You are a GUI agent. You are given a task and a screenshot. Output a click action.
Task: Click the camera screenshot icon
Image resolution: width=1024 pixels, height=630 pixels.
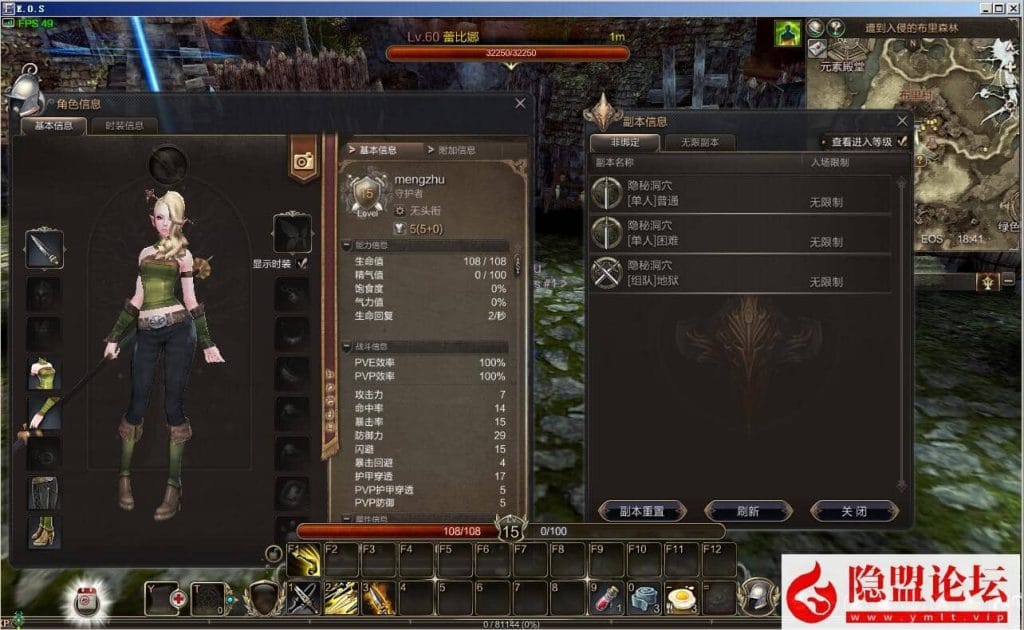pos(303,160)
